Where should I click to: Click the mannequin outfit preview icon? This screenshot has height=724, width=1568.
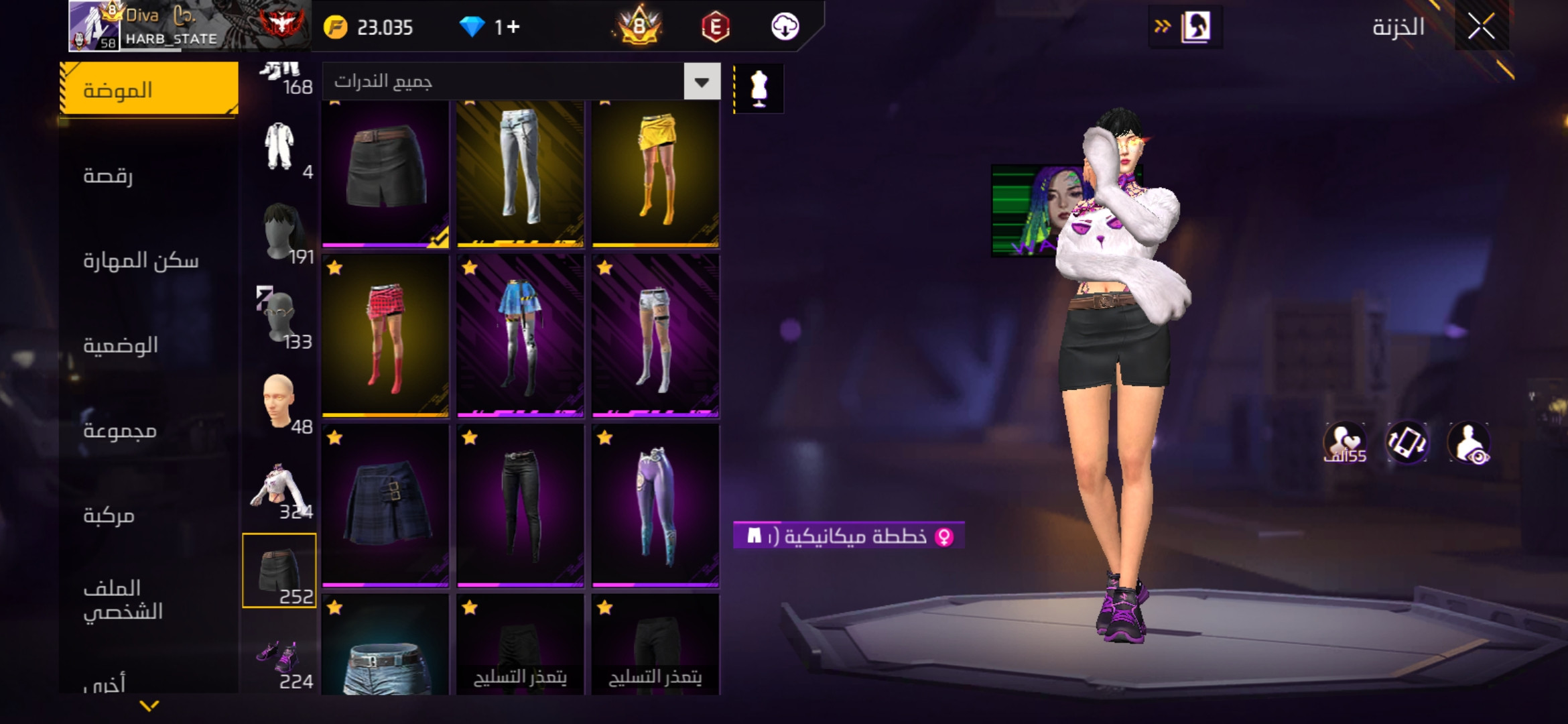click(x=759, y=88)
